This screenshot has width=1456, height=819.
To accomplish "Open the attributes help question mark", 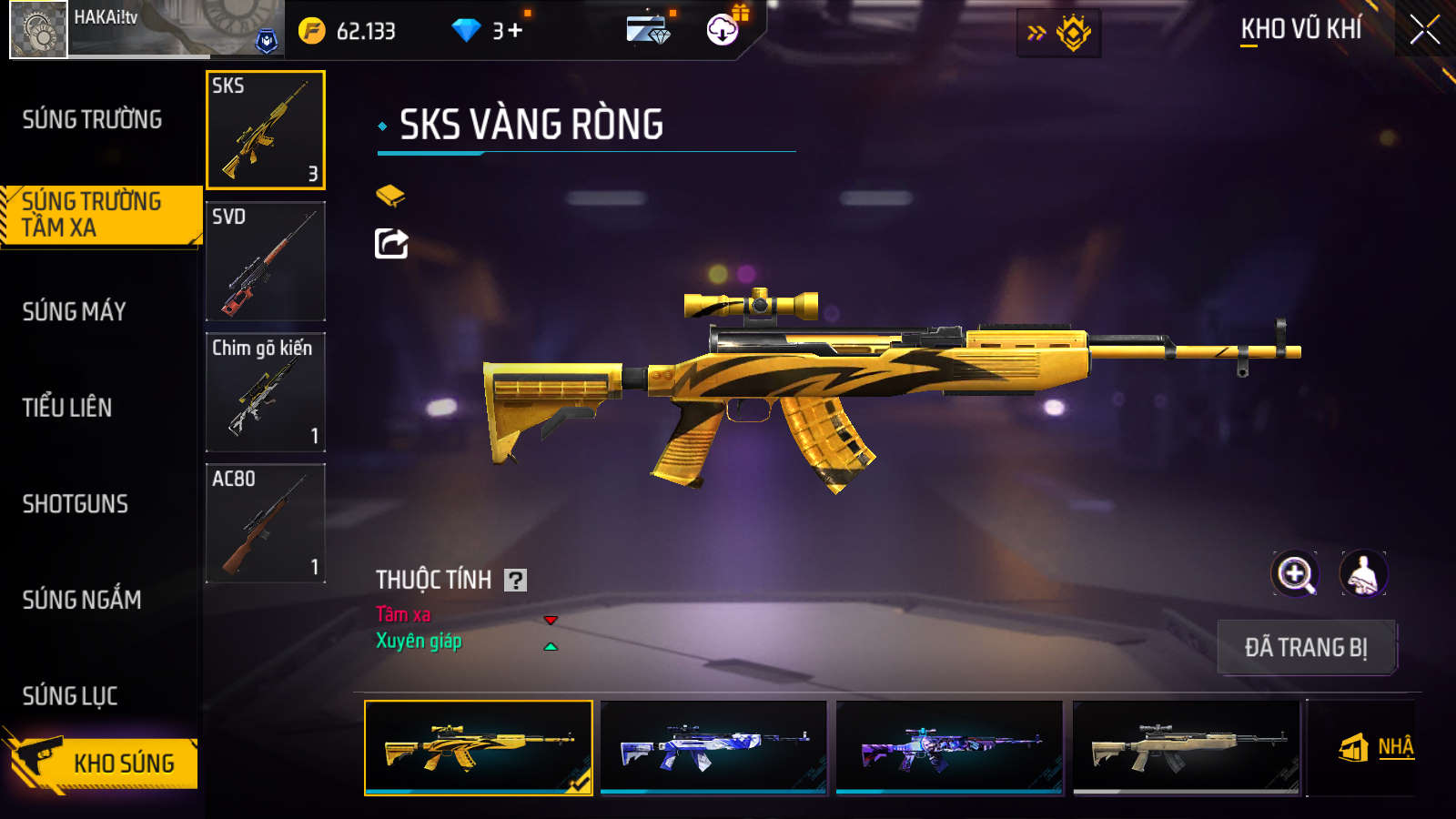I will tap(516, 581).
